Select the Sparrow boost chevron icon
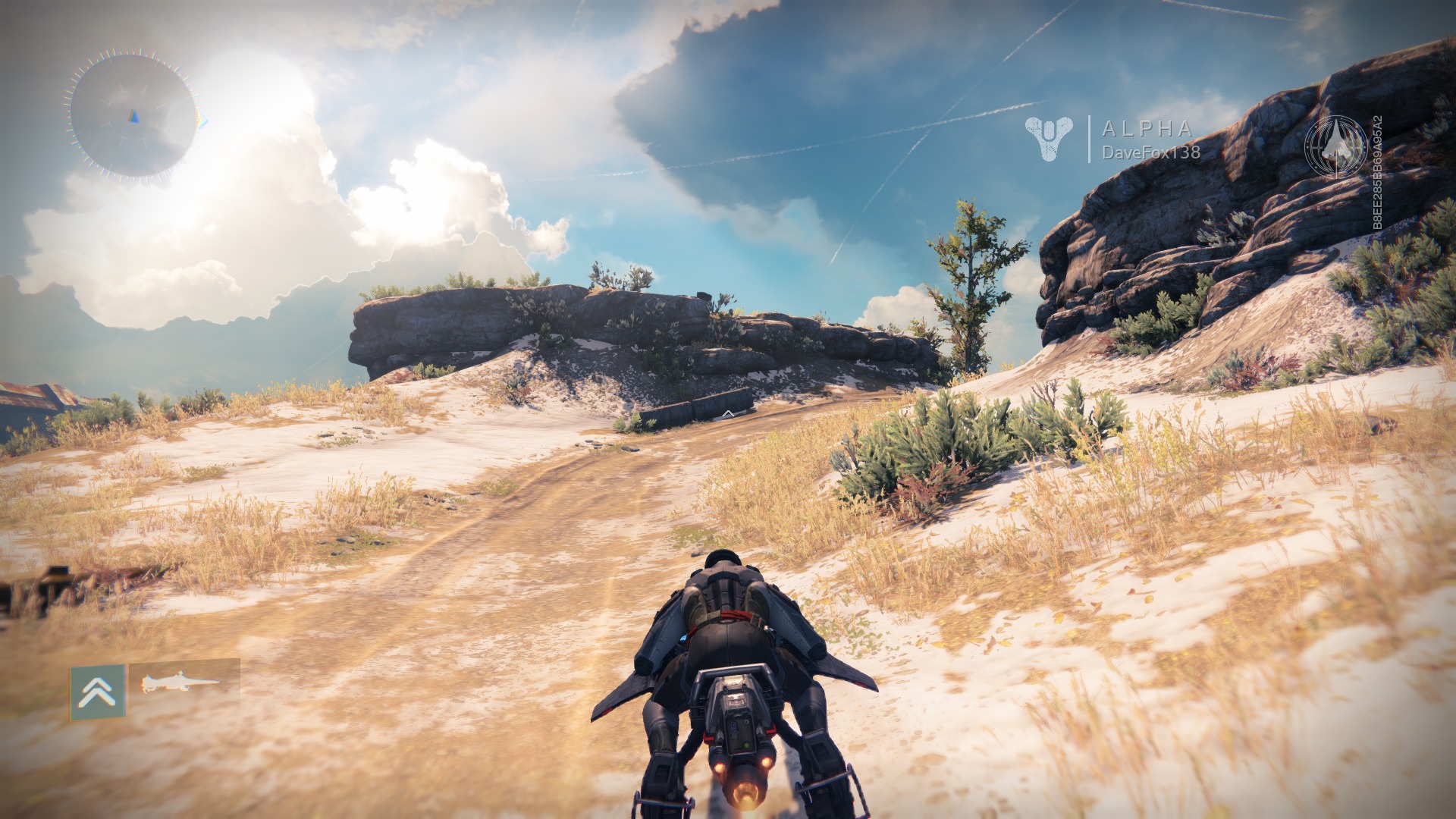 coord(99,692)
